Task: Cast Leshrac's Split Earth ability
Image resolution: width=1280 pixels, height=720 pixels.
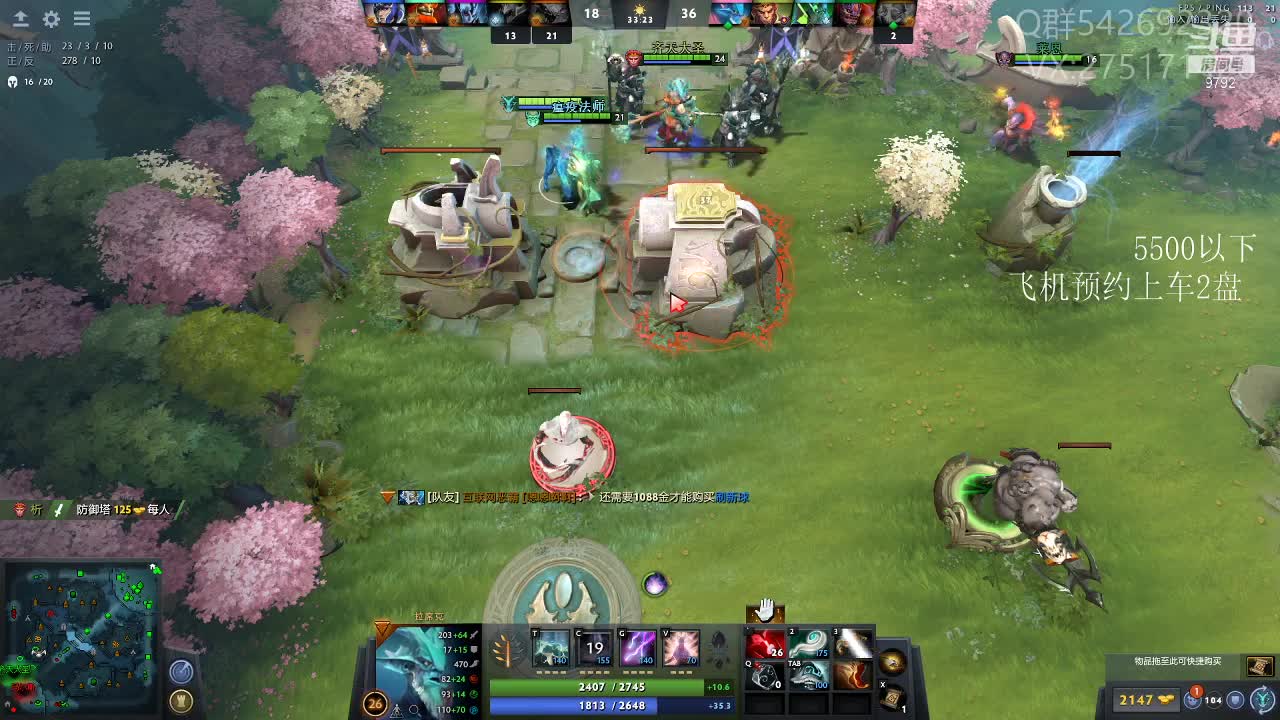Action: point(551,649)
